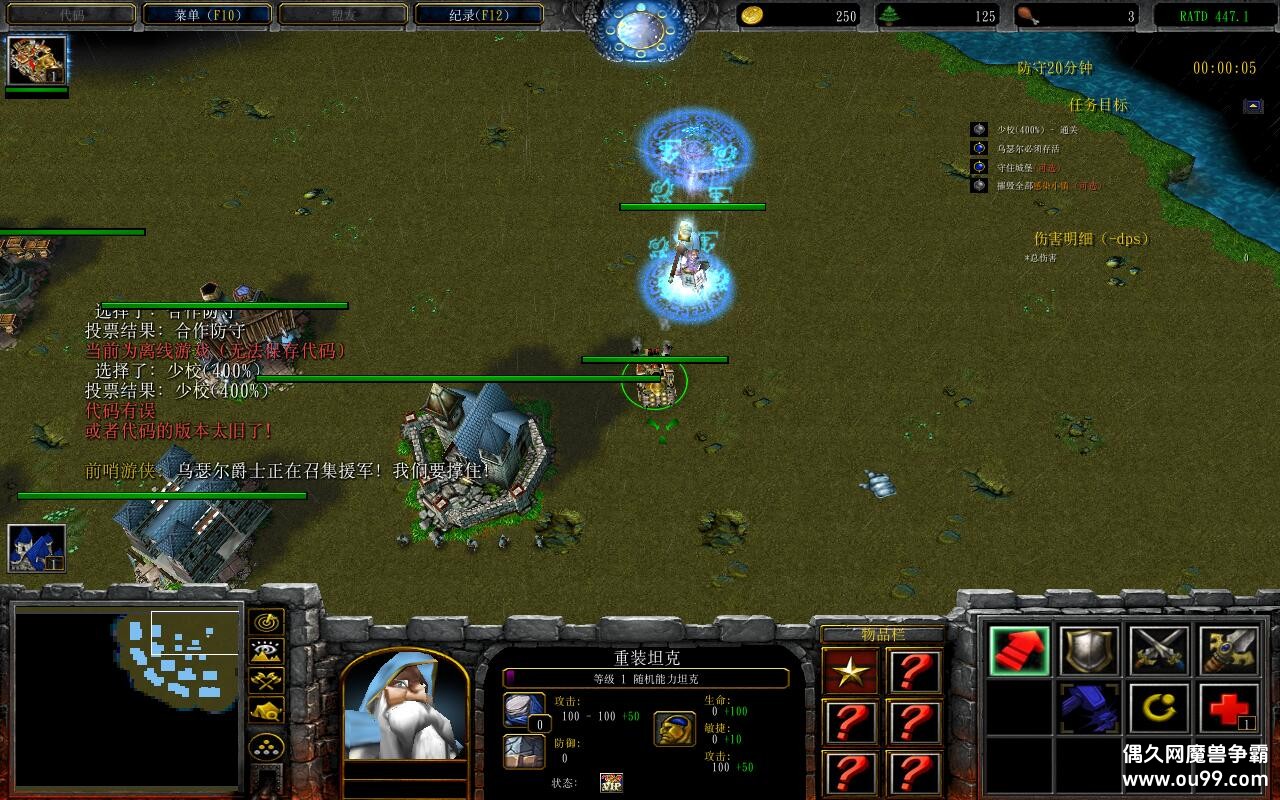The height and width of the screenshot is (800, 1280).
Task: Collapse the quest objectives panel arrow
Action: 1253,106
